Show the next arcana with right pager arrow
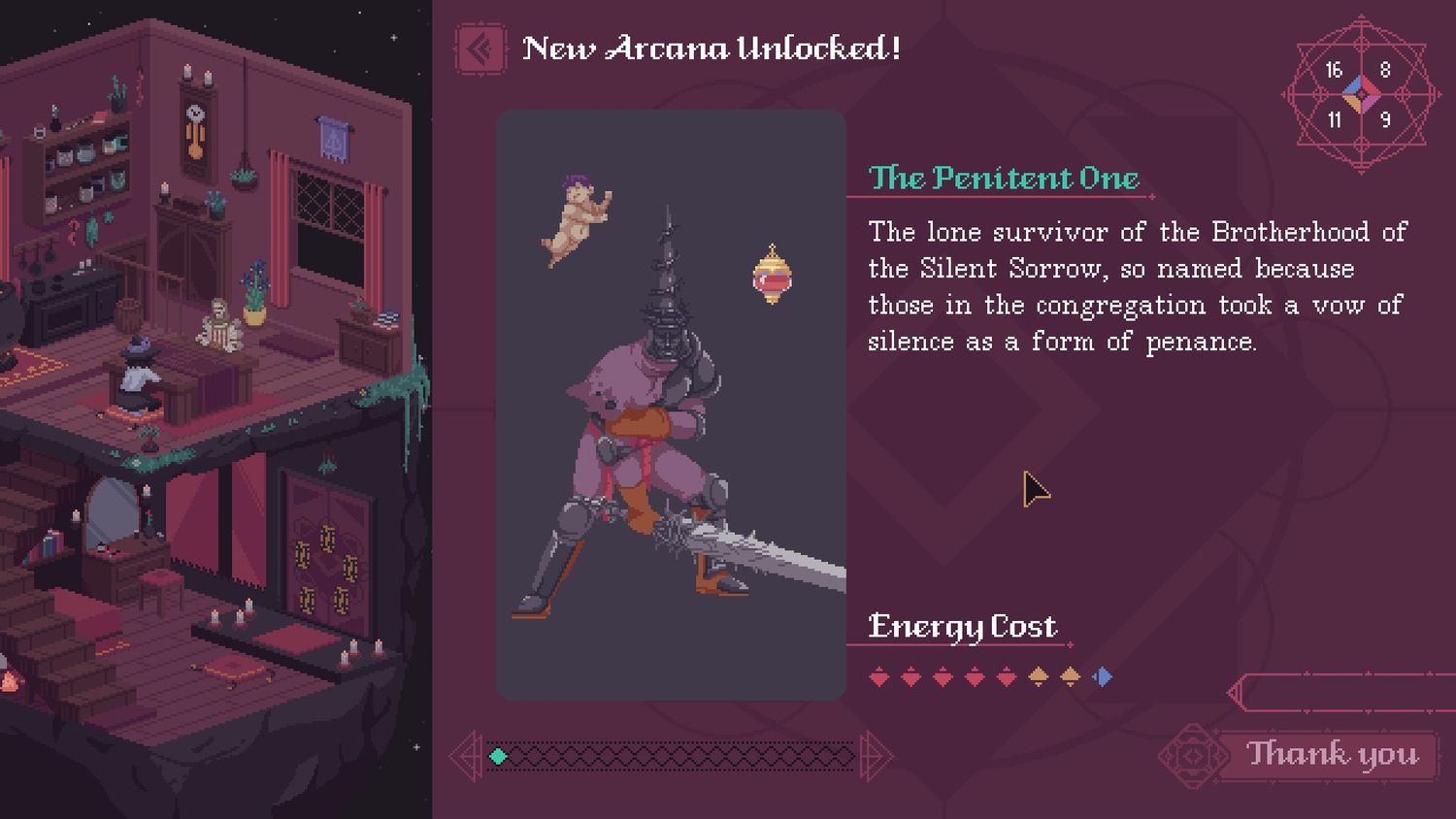Image resolution: width=1456 pixels, height=819 pixels. pos(875,755)
